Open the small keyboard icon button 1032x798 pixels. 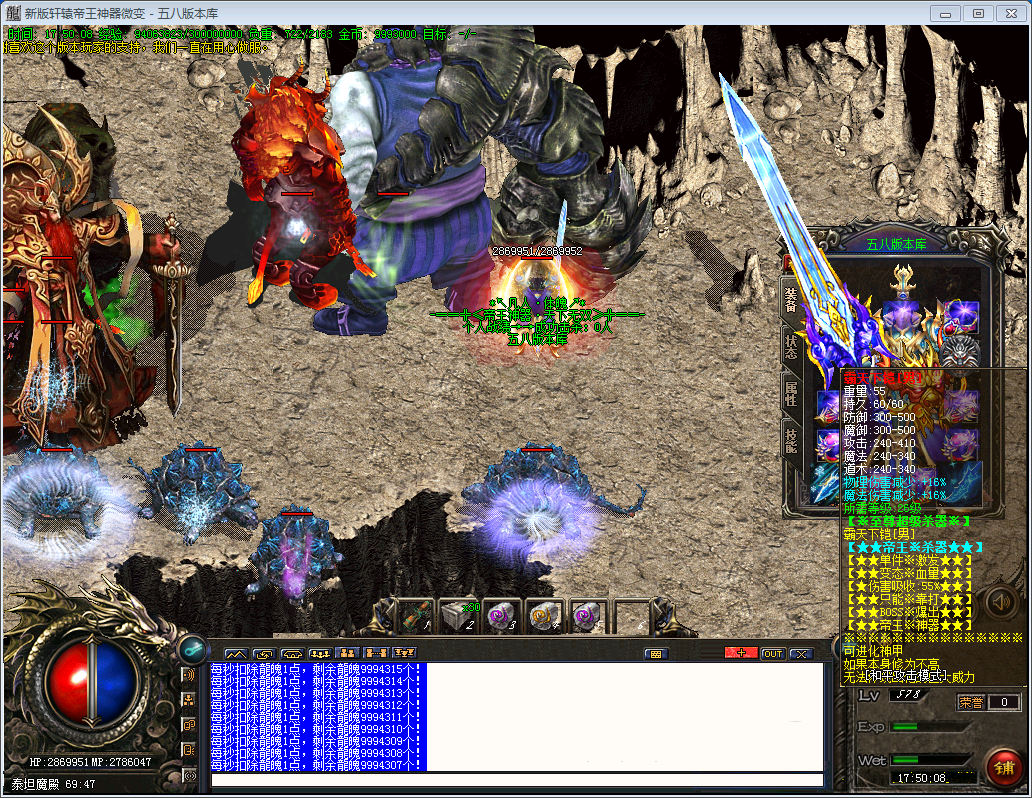click(656, 654)
